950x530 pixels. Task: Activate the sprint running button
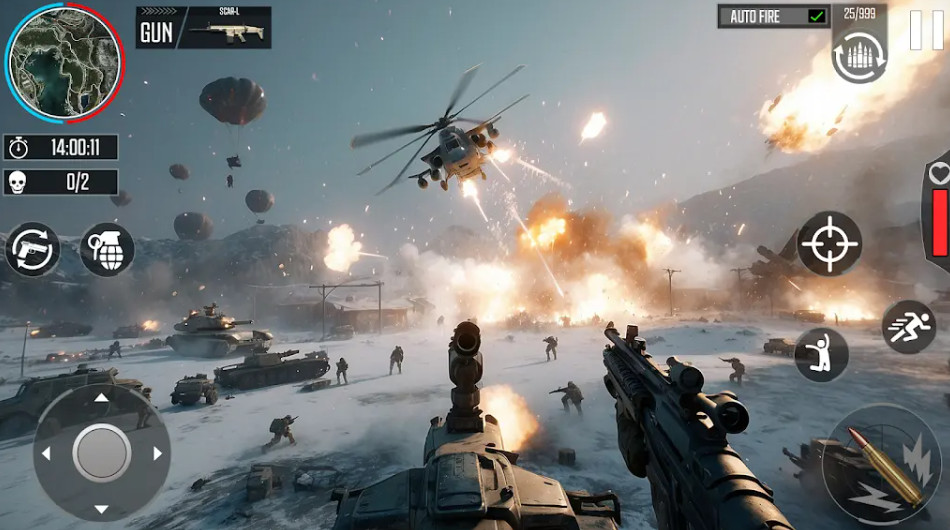(908, 327)
